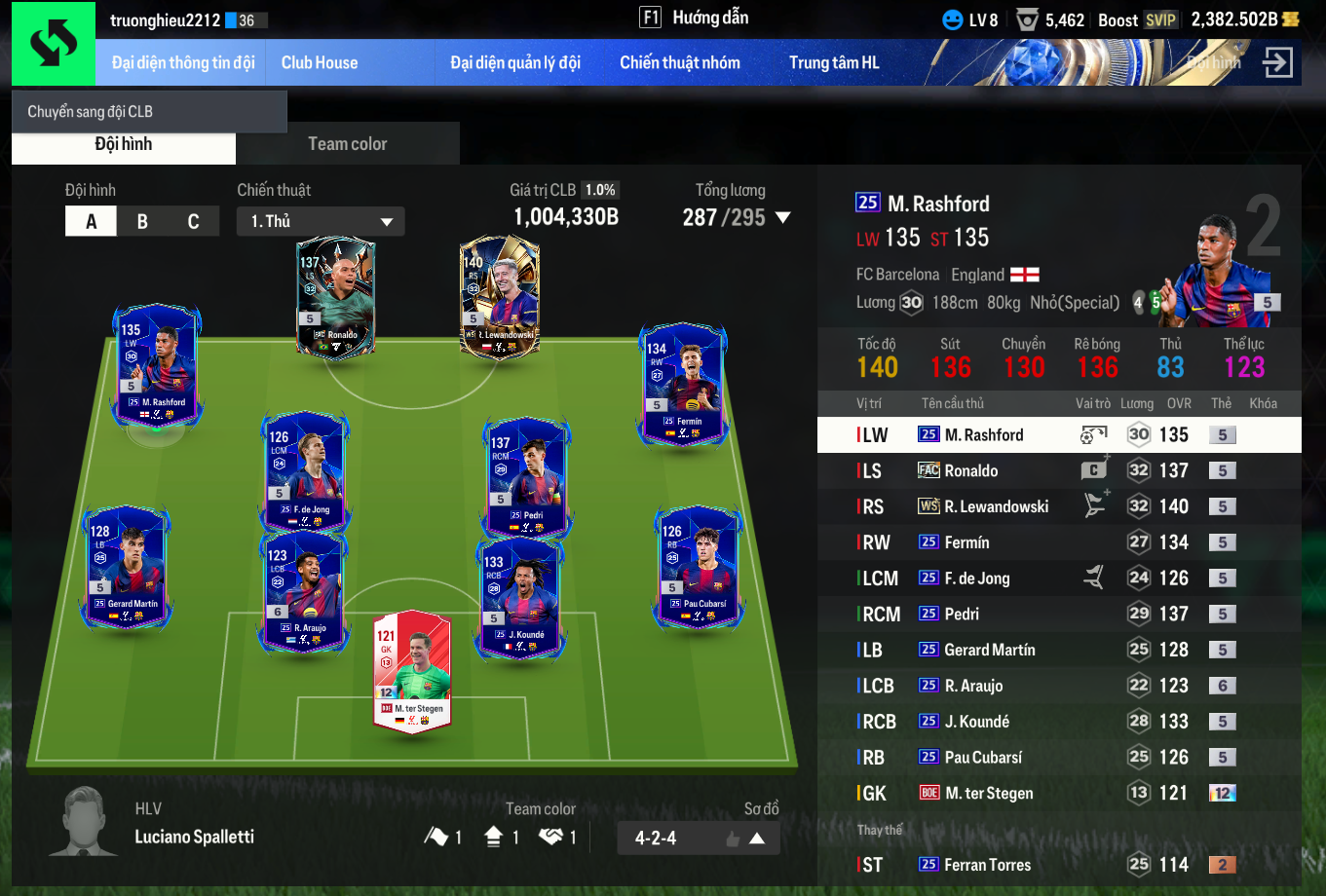
Task: Expand the Tổng lương salary arrow
Action: 781,218
